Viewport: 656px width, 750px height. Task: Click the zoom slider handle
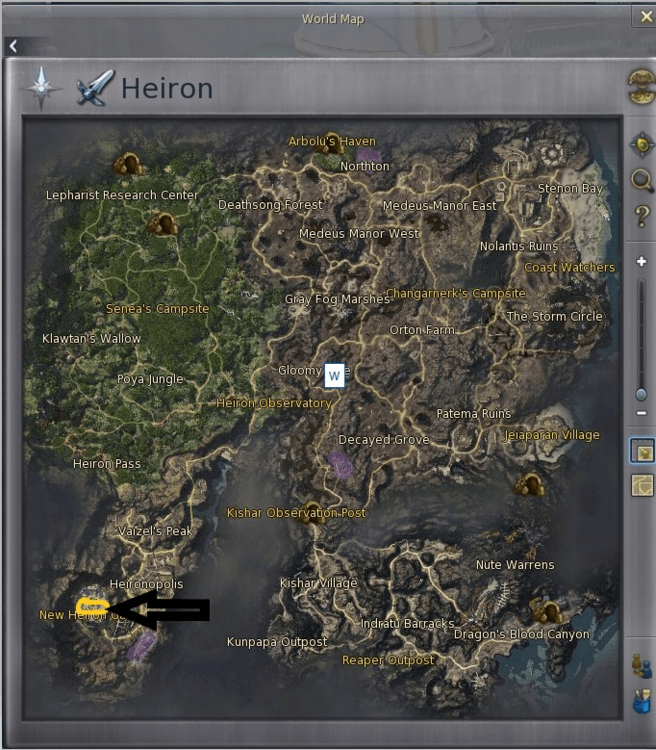pyautogui.click(x=641, y=394)
